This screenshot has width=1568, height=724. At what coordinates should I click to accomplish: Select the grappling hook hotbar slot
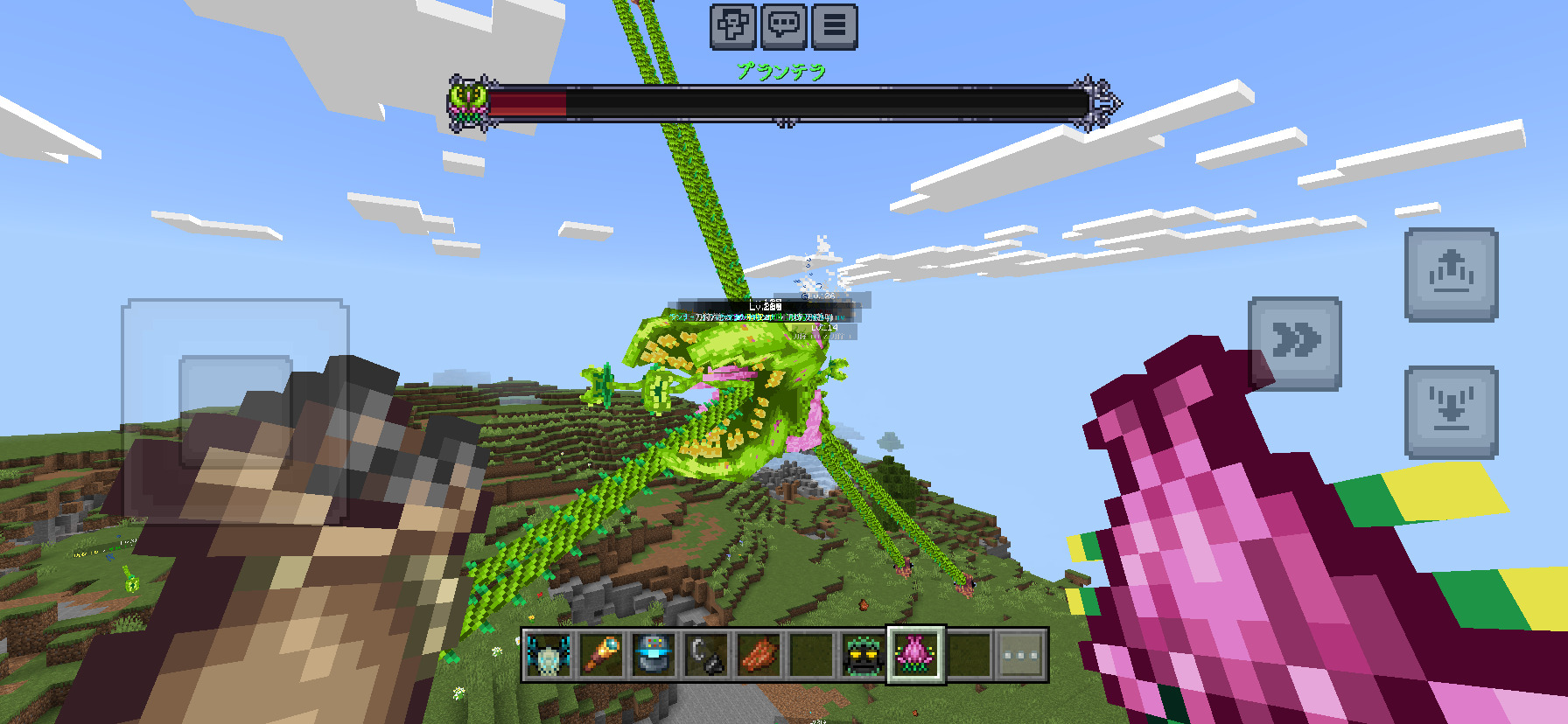click(x=706, y=655)
